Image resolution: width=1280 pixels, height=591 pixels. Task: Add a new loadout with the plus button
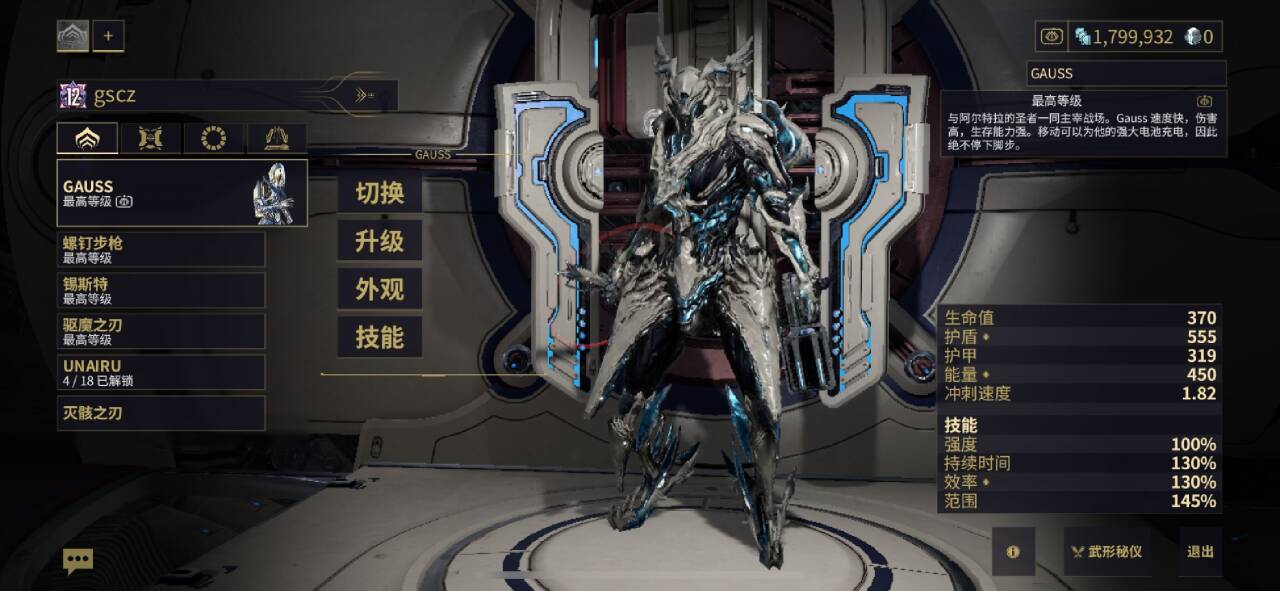[x=108, y=36]
